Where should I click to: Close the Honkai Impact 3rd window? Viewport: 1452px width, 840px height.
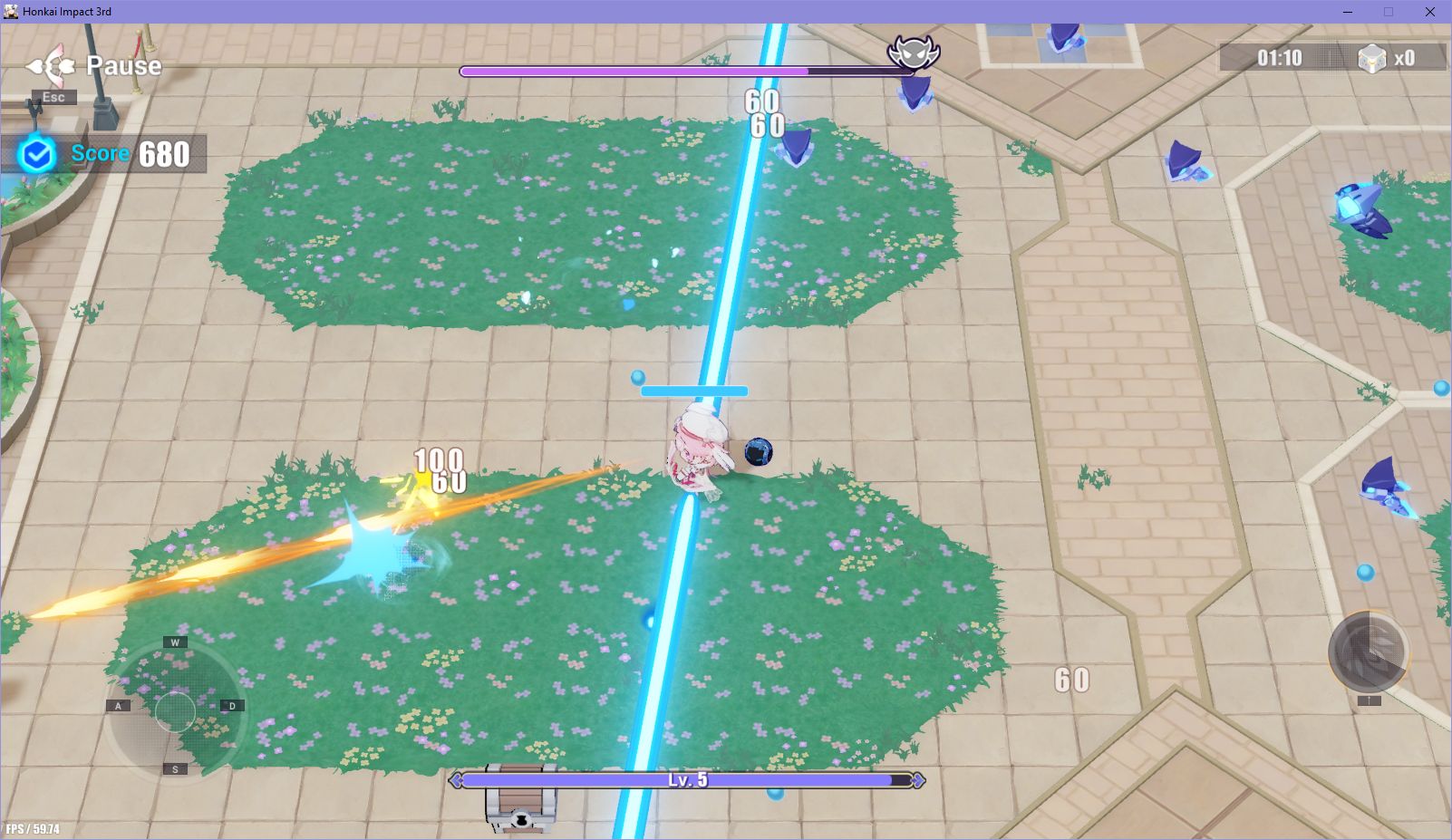point(1429,12)
